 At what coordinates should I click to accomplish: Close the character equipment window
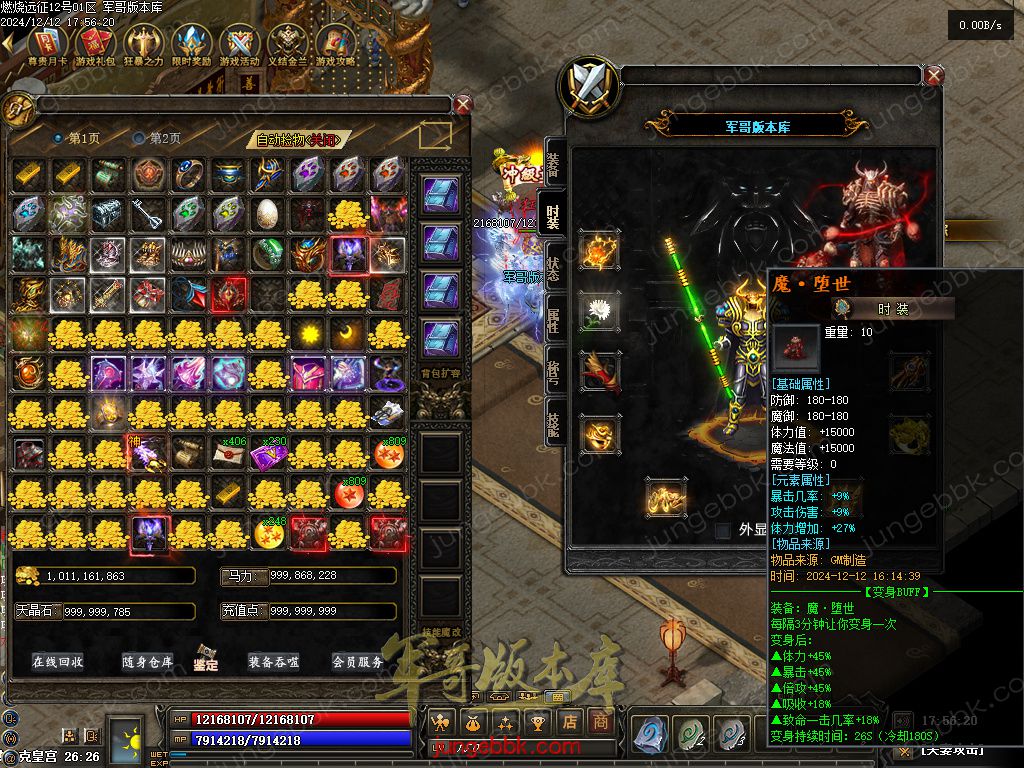(x=934, y=75)
